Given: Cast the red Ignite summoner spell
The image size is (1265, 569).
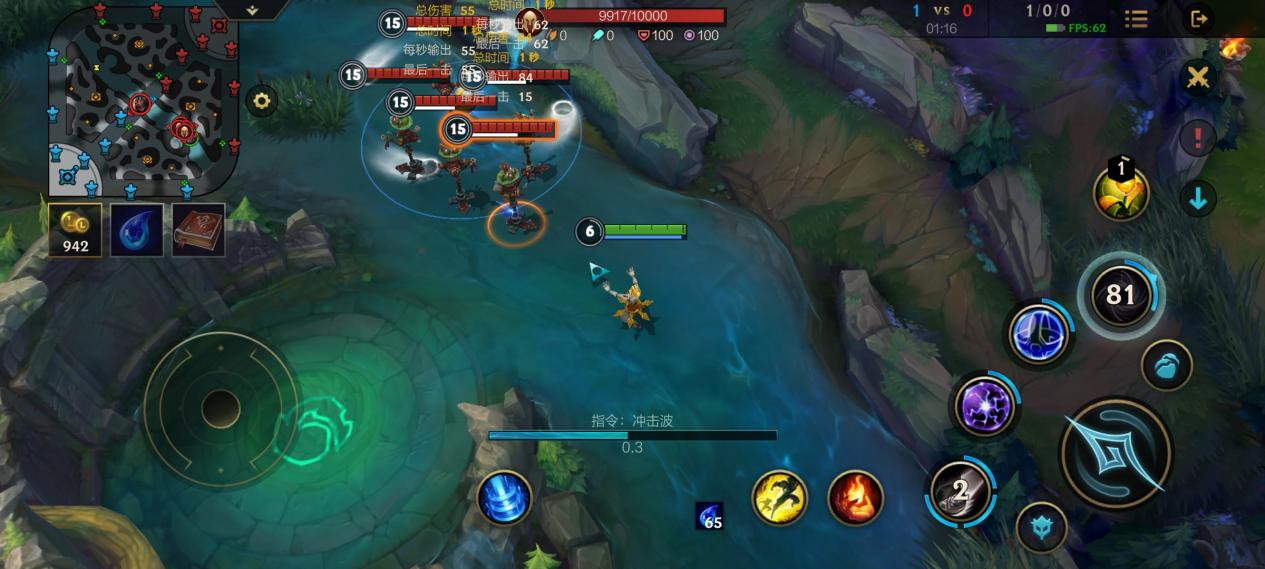Looking at the screenshot, I should [855, 497].
